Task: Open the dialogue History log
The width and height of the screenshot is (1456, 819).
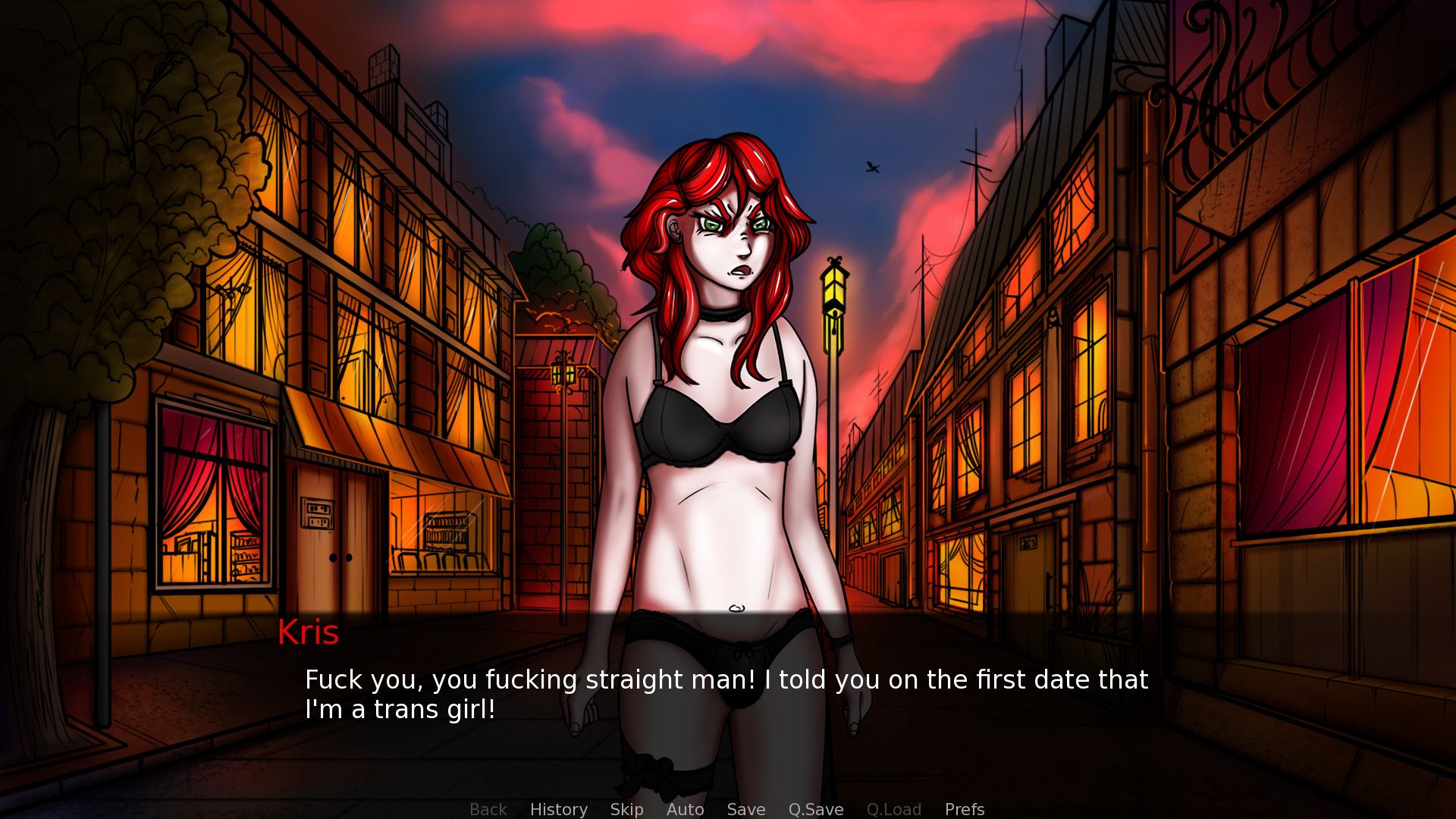Action: (x=558, y=809)
